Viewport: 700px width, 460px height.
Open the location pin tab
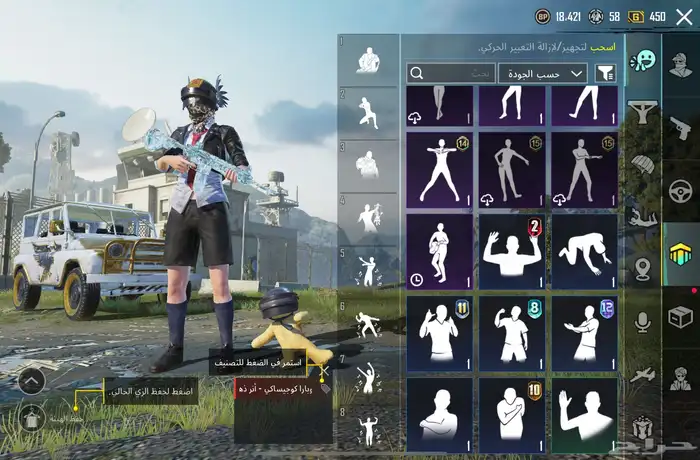coord(643,268)
